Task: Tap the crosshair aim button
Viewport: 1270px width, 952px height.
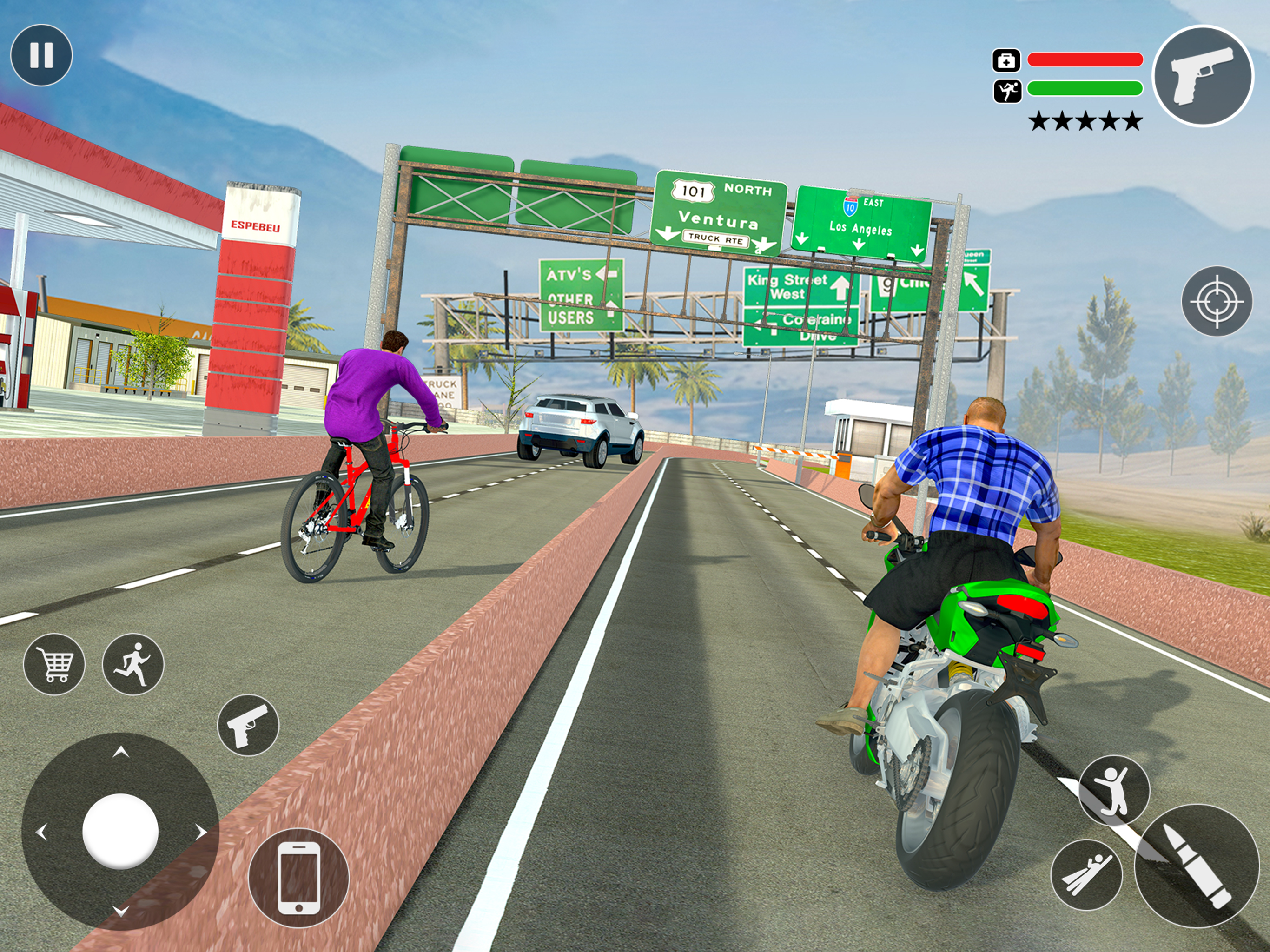Action: click(1216, 301)
